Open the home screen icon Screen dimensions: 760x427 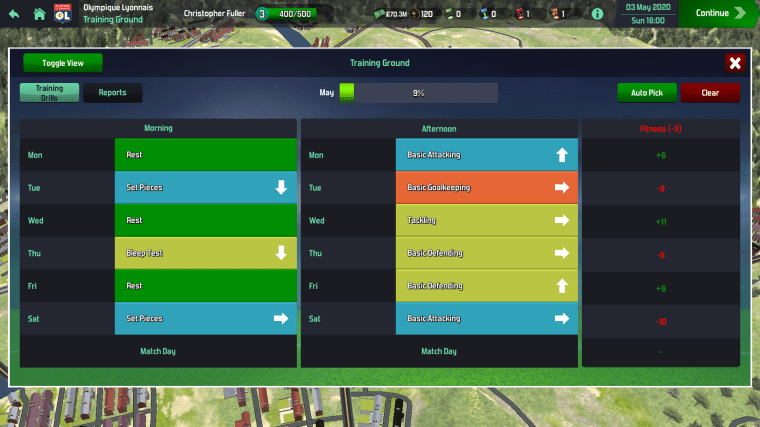click(x=39, y=13)
